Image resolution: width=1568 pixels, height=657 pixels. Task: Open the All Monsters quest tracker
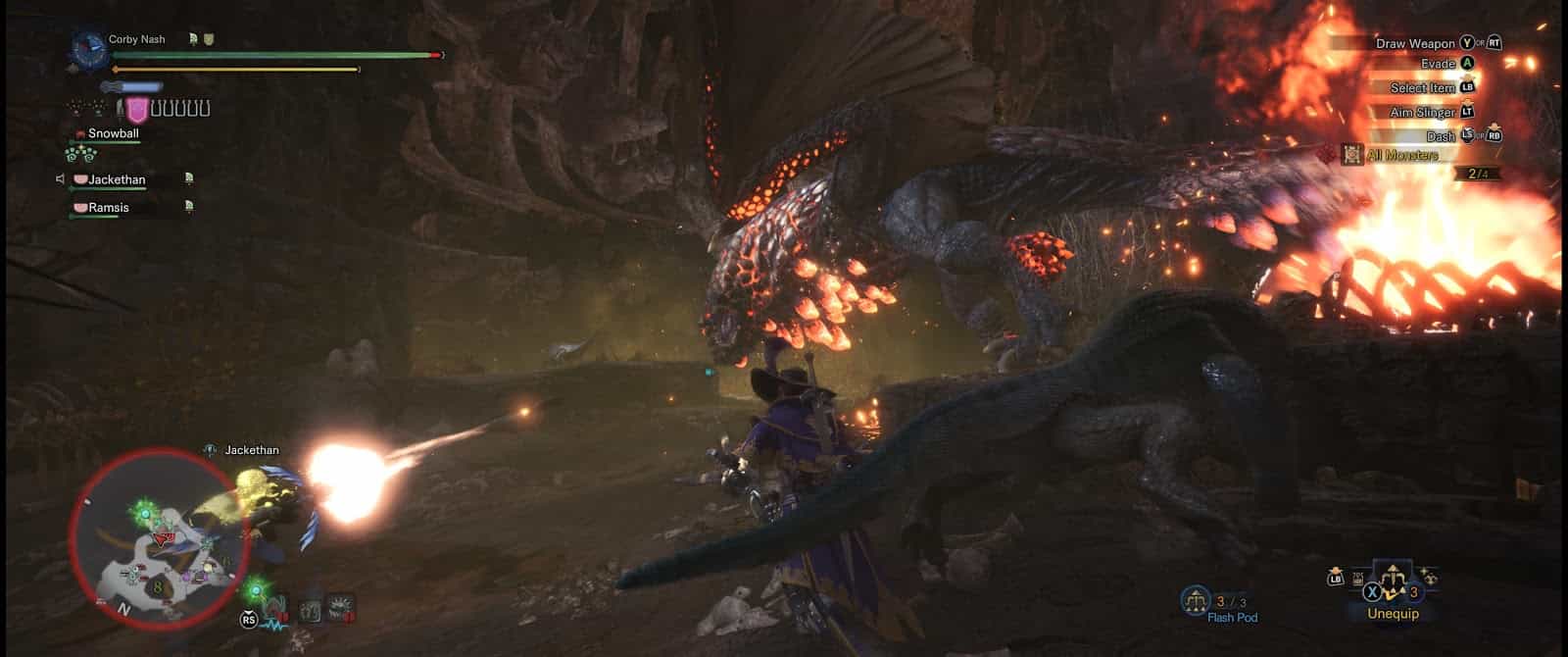pyautogui.click(x=1404, y=155)
